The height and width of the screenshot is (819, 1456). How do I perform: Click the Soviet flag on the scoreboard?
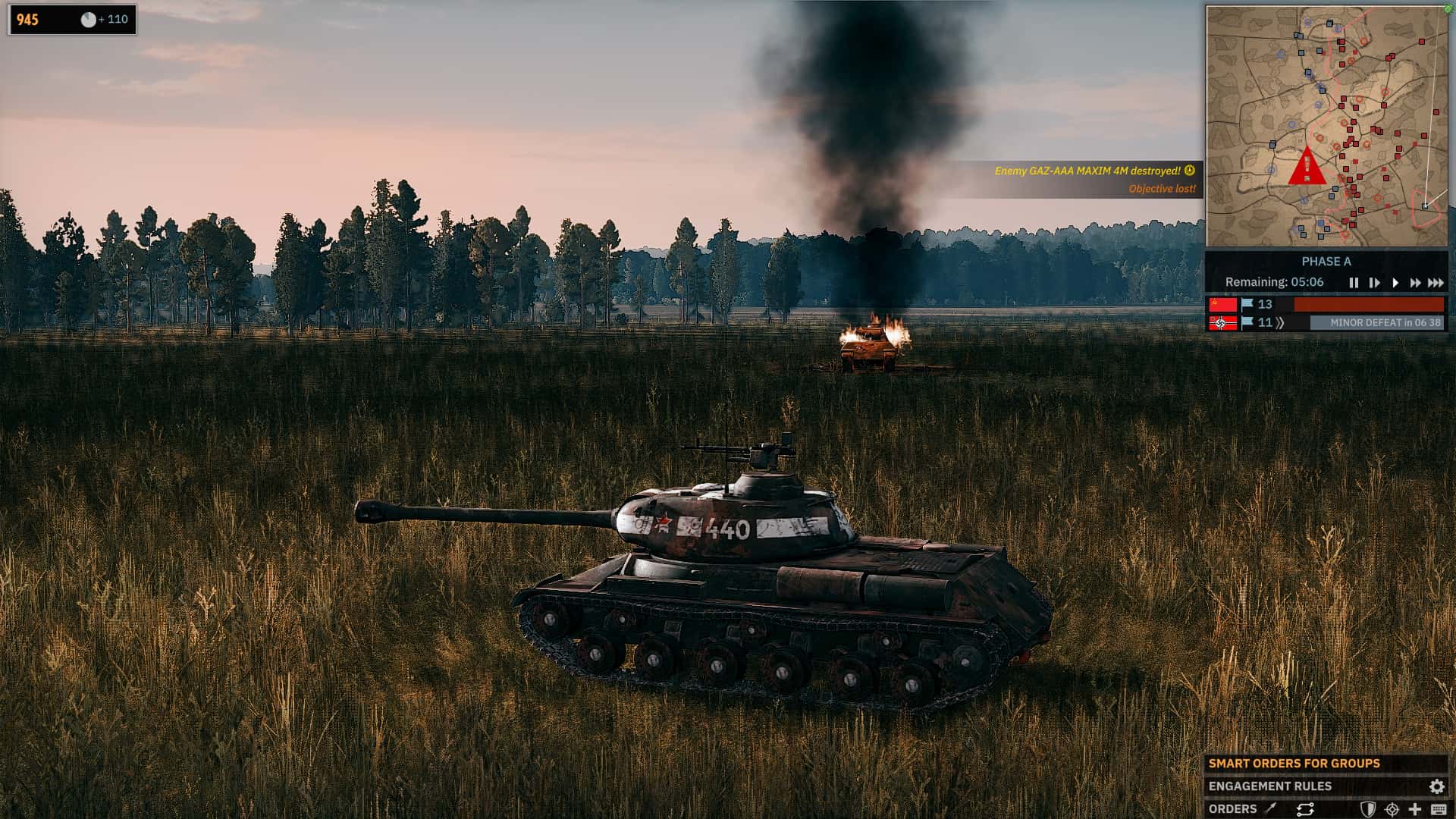pos(1224,306)
